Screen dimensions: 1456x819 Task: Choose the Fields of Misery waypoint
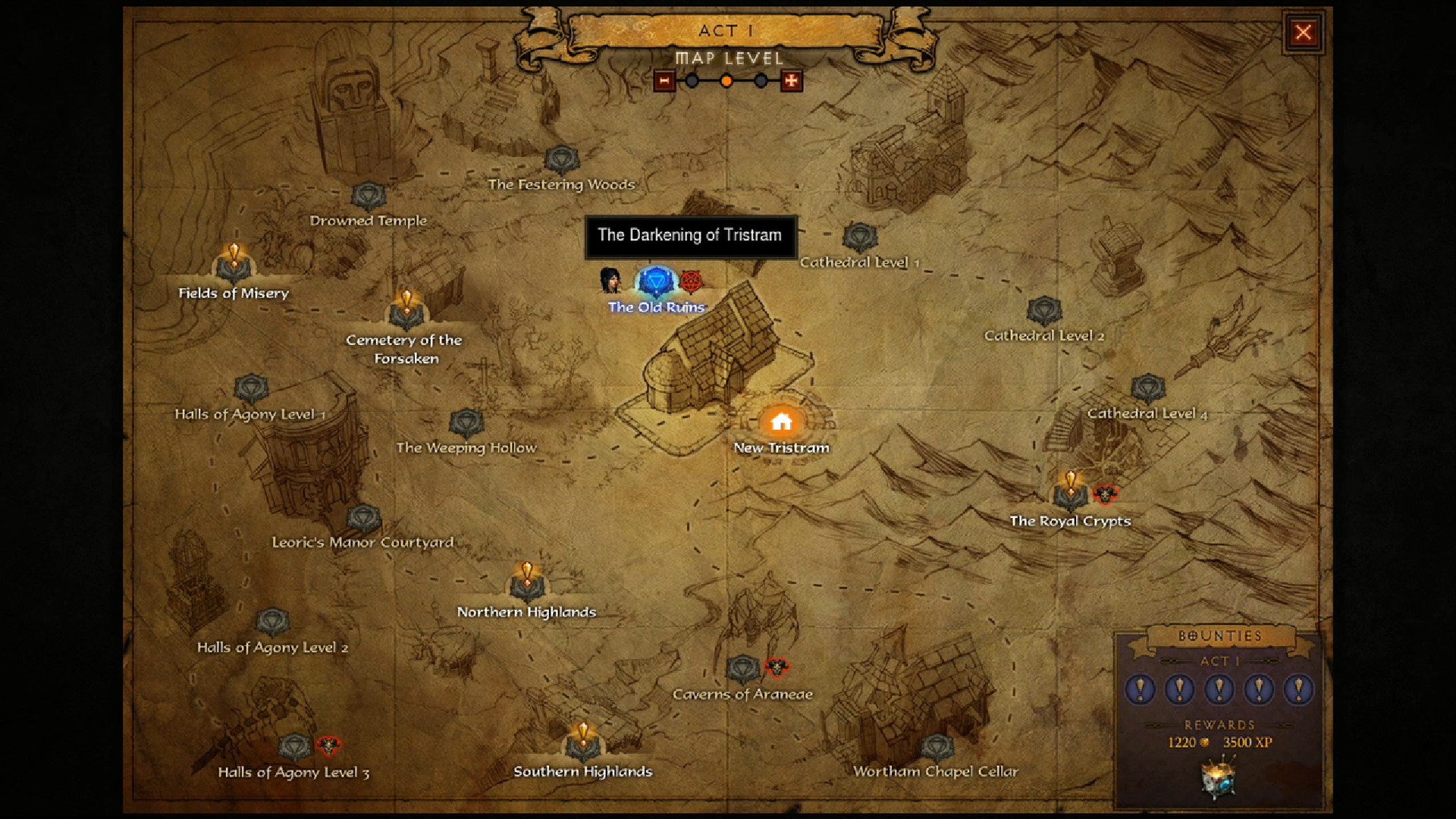(x=234, y=265)
